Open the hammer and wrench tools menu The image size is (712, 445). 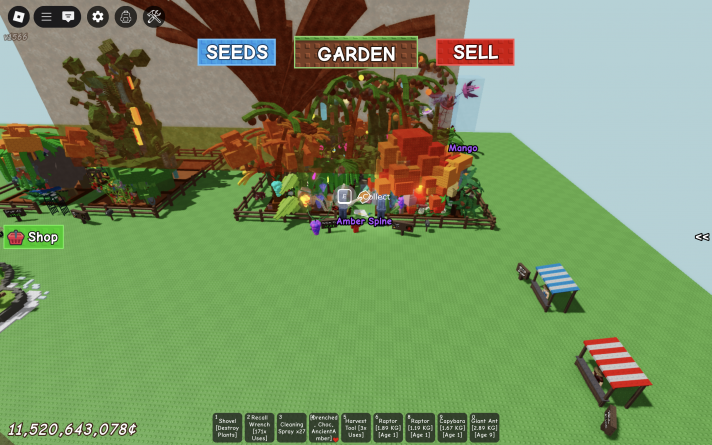coord(154,16)
